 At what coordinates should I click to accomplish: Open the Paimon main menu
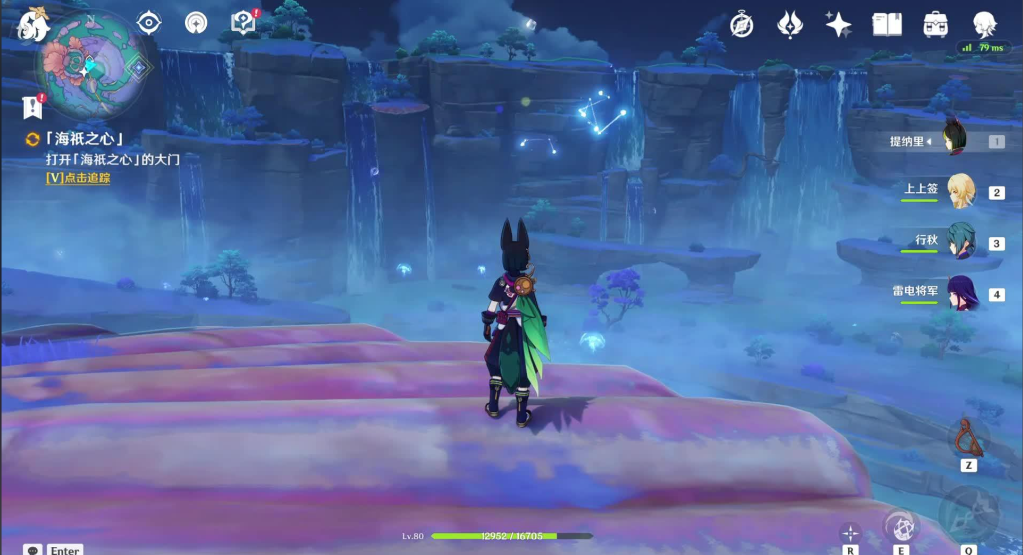[x=32, y=24]
